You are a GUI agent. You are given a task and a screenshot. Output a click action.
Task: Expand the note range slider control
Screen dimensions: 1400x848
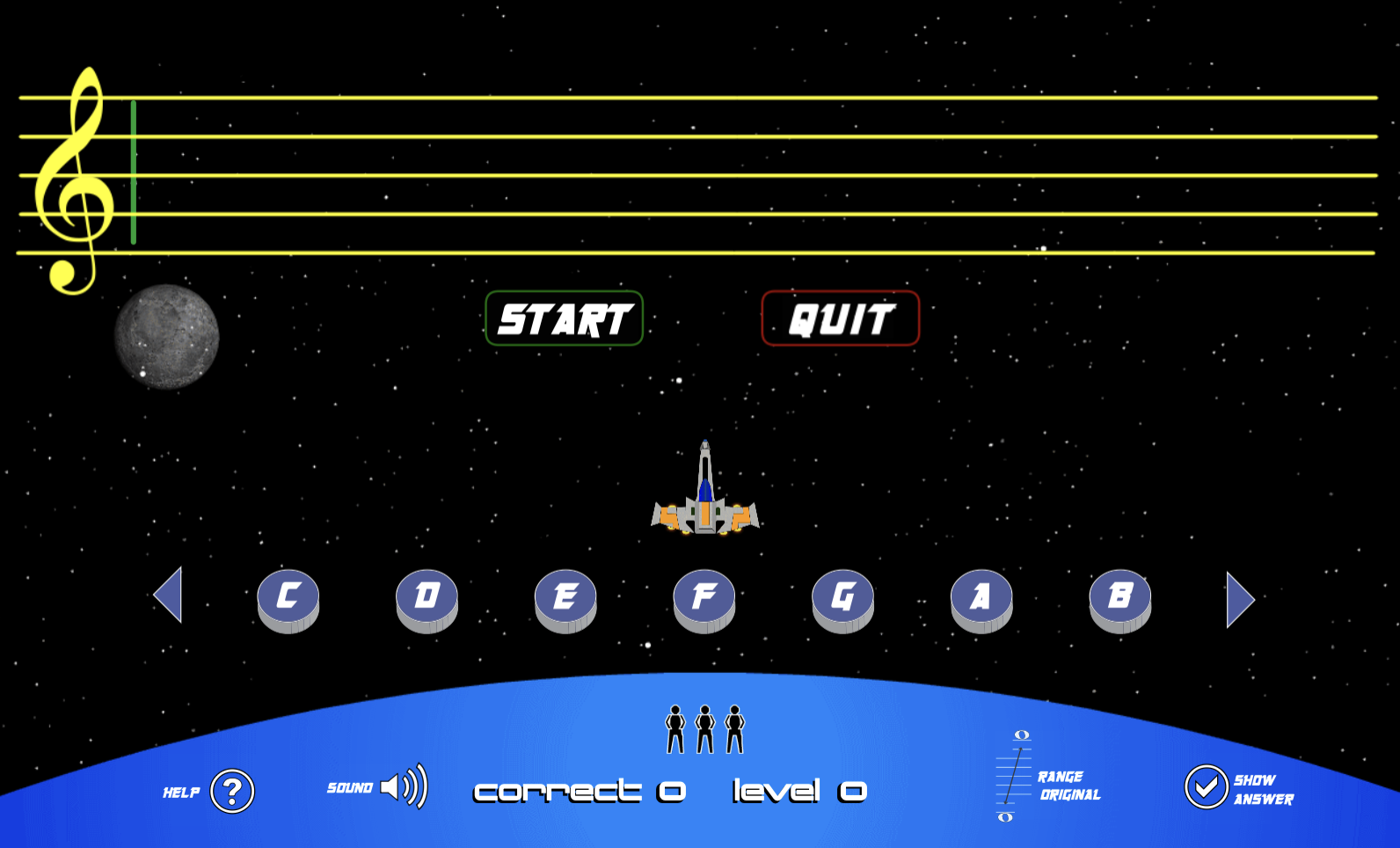click(1013, 778)
